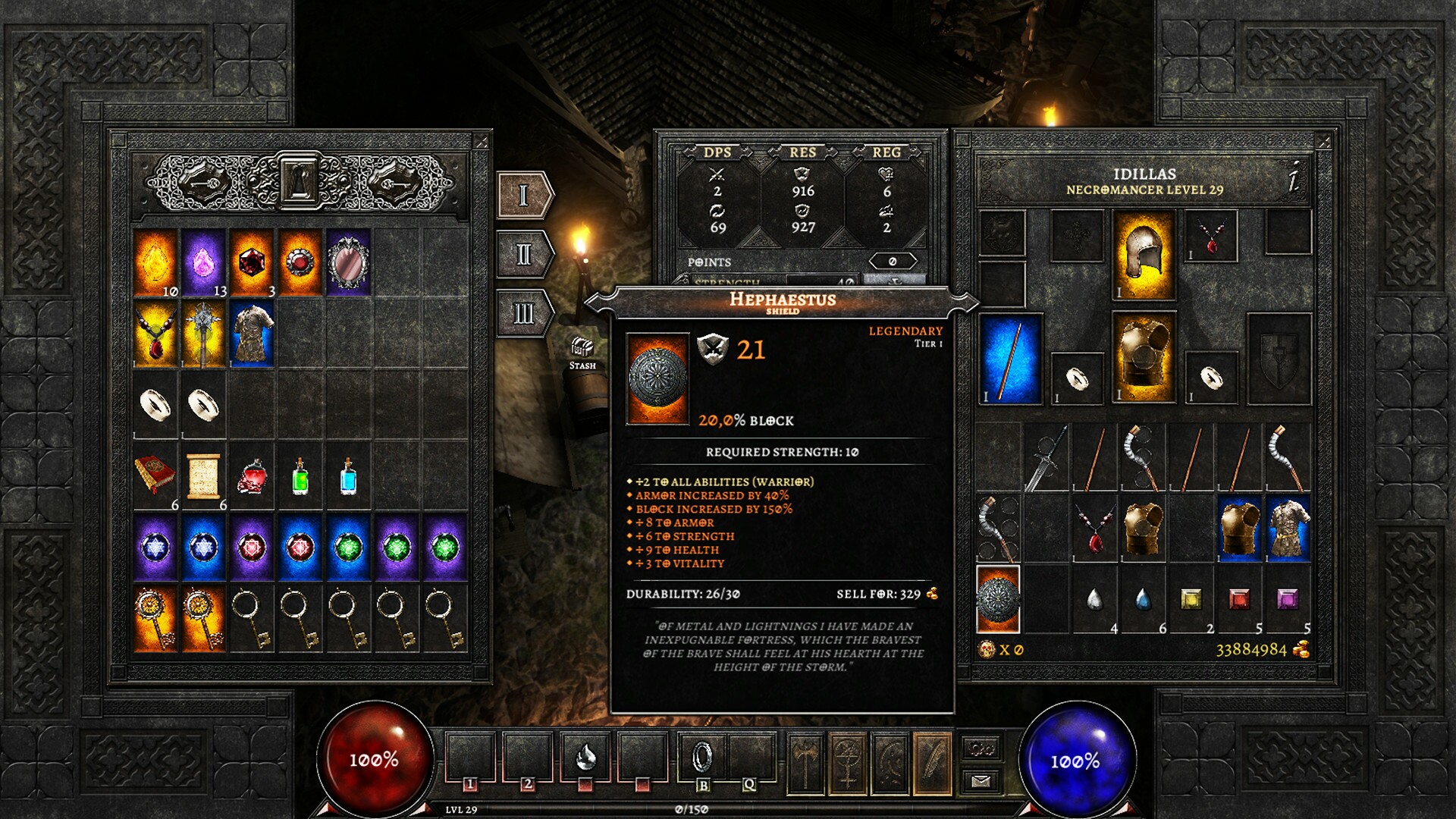Image resolution: width=1456 pixels, height=819 pixels.
Task: Click the points counter showing 0
Action: (x=893, y=260)
